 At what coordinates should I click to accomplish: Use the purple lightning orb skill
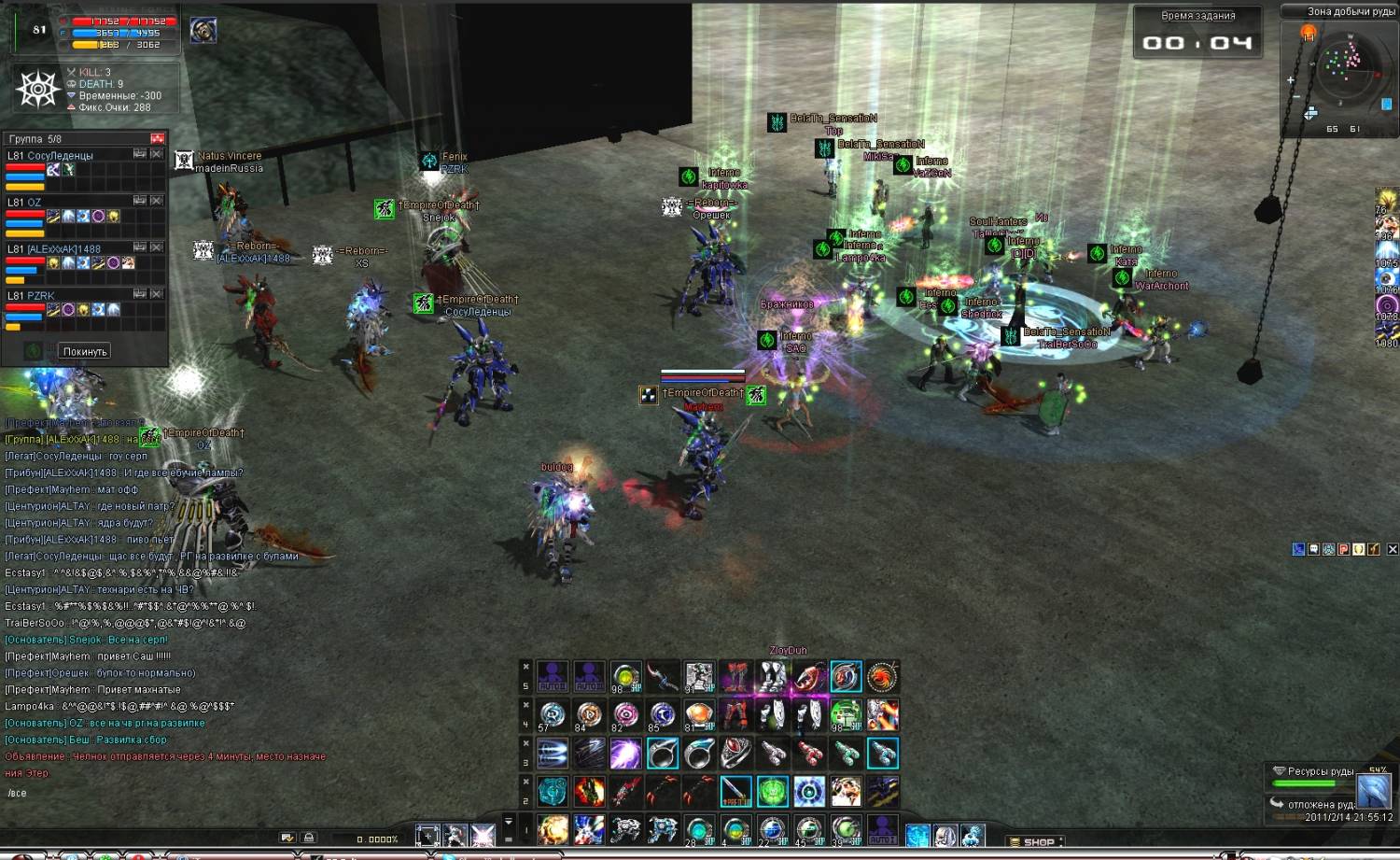625,753
